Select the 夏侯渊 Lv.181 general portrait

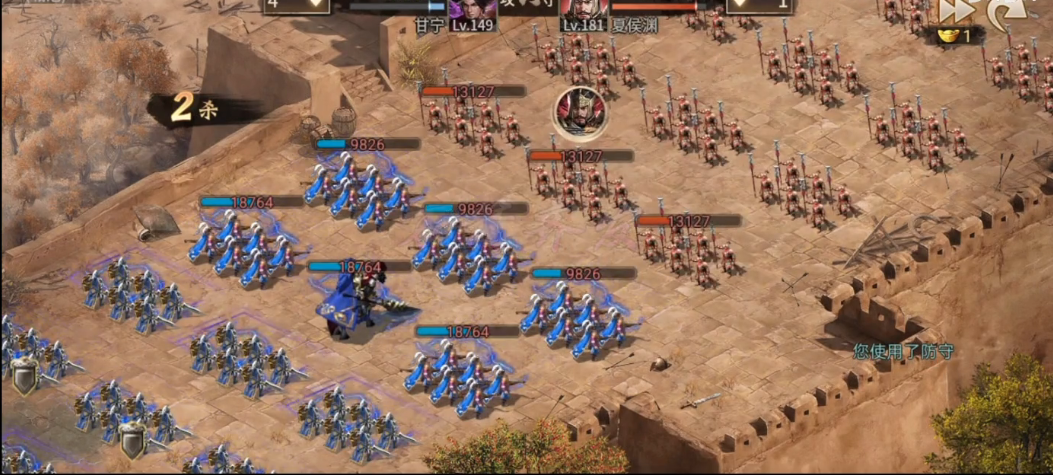pos(585,12)
